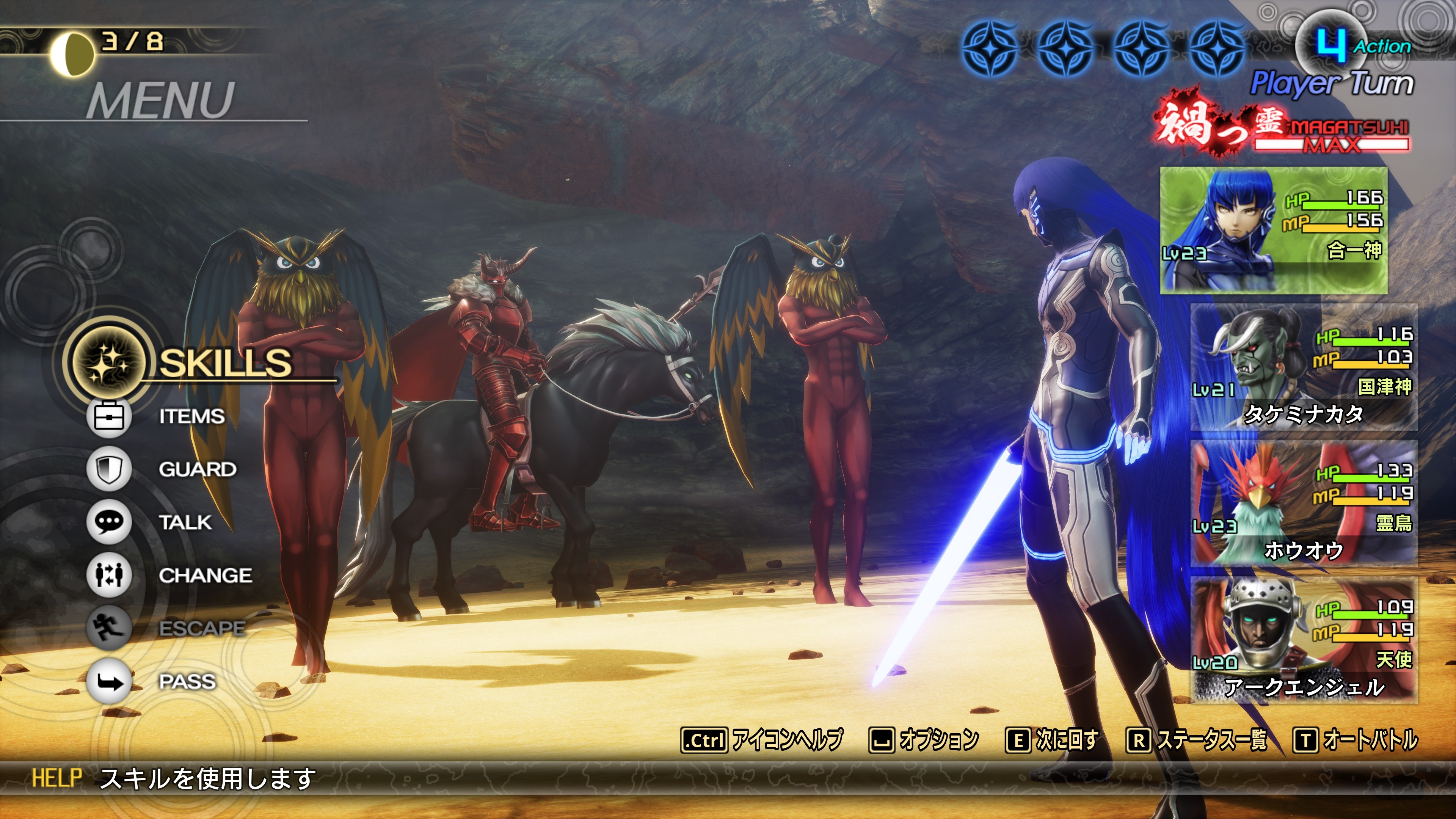Click 次に回す to pass to next
Screen dimensions: 1456x819
click(x=1053, y=740)
